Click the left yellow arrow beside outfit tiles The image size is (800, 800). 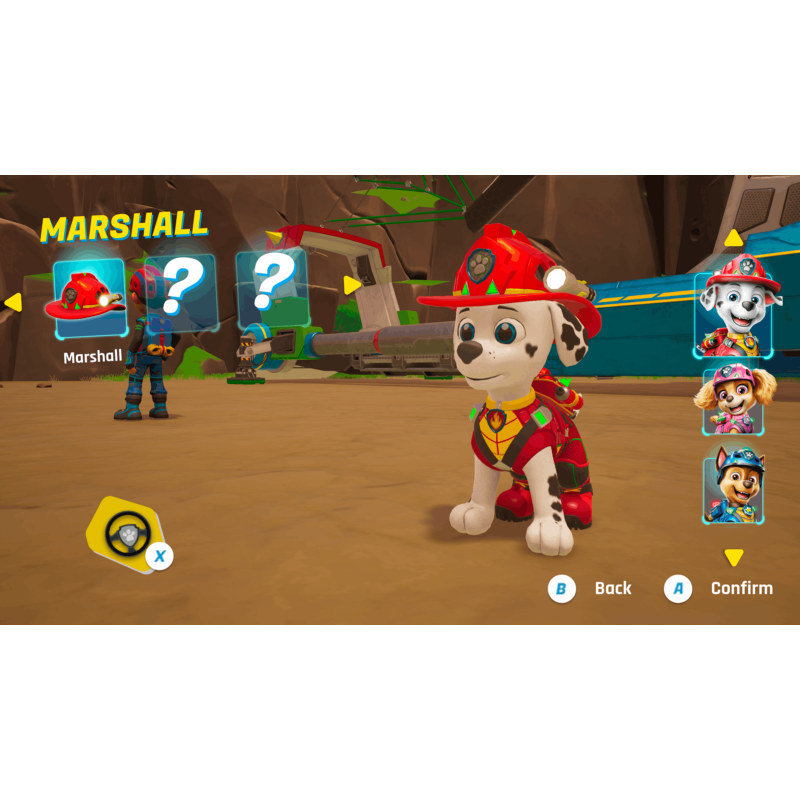click(12, 301)
